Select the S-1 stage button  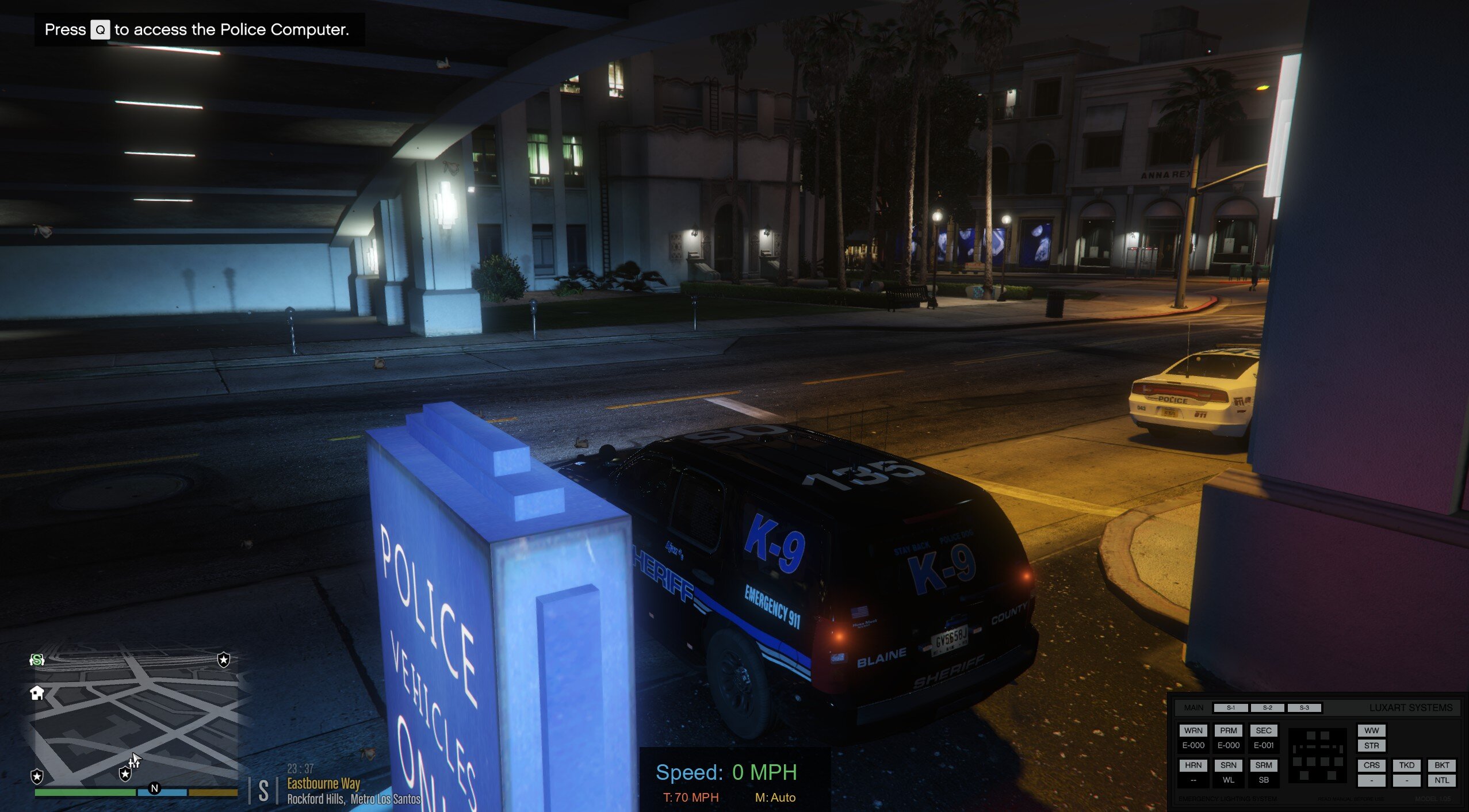click(1230, 708)
